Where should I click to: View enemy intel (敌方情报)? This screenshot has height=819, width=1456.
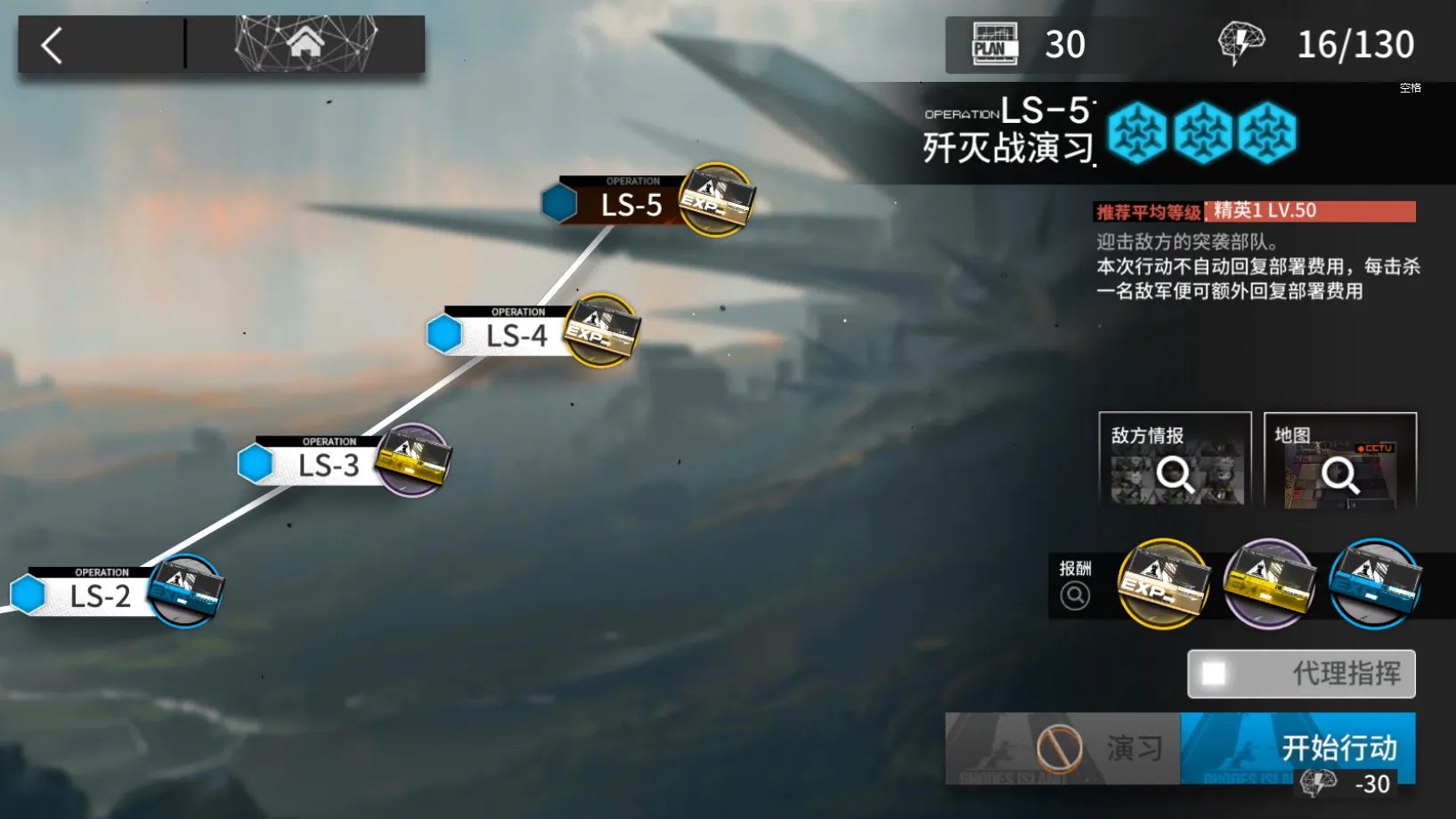[1175, 460]
